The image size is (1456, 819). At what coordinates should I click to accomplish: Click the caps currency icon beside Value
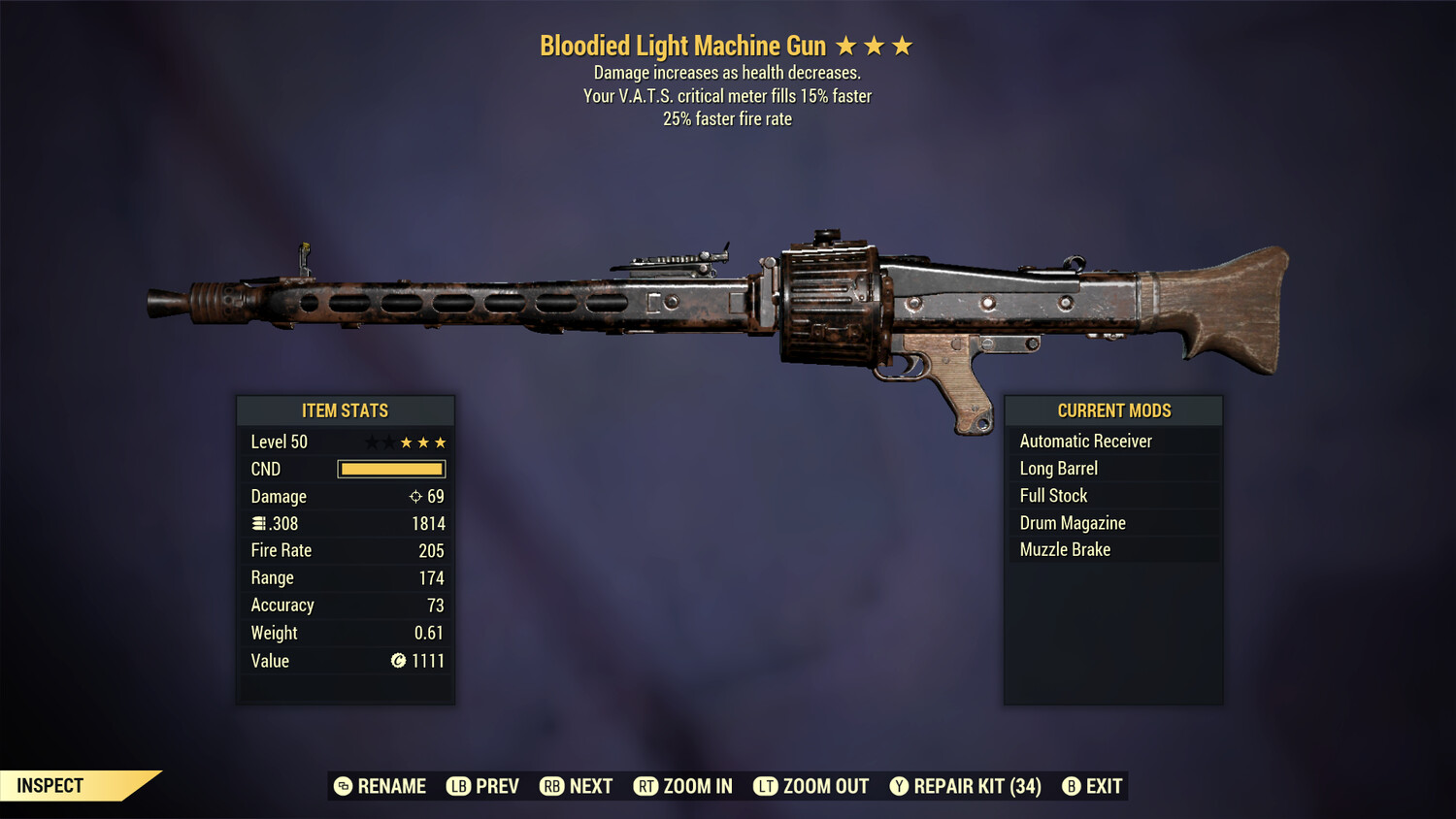tap(398, 661)
